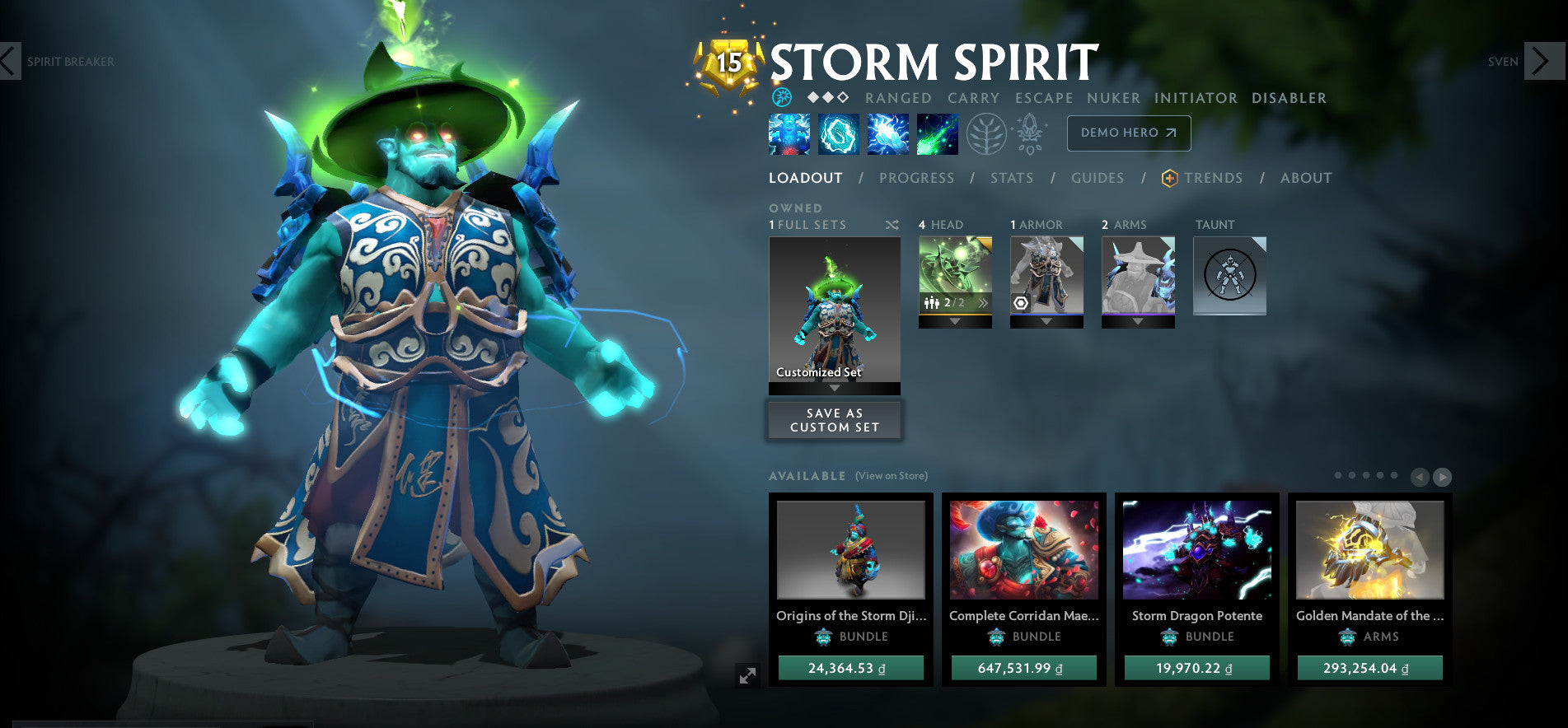This screenshot has width=1568, height=728.
Task: Select the Static Remnant ability icon
Action: point(789,134)
